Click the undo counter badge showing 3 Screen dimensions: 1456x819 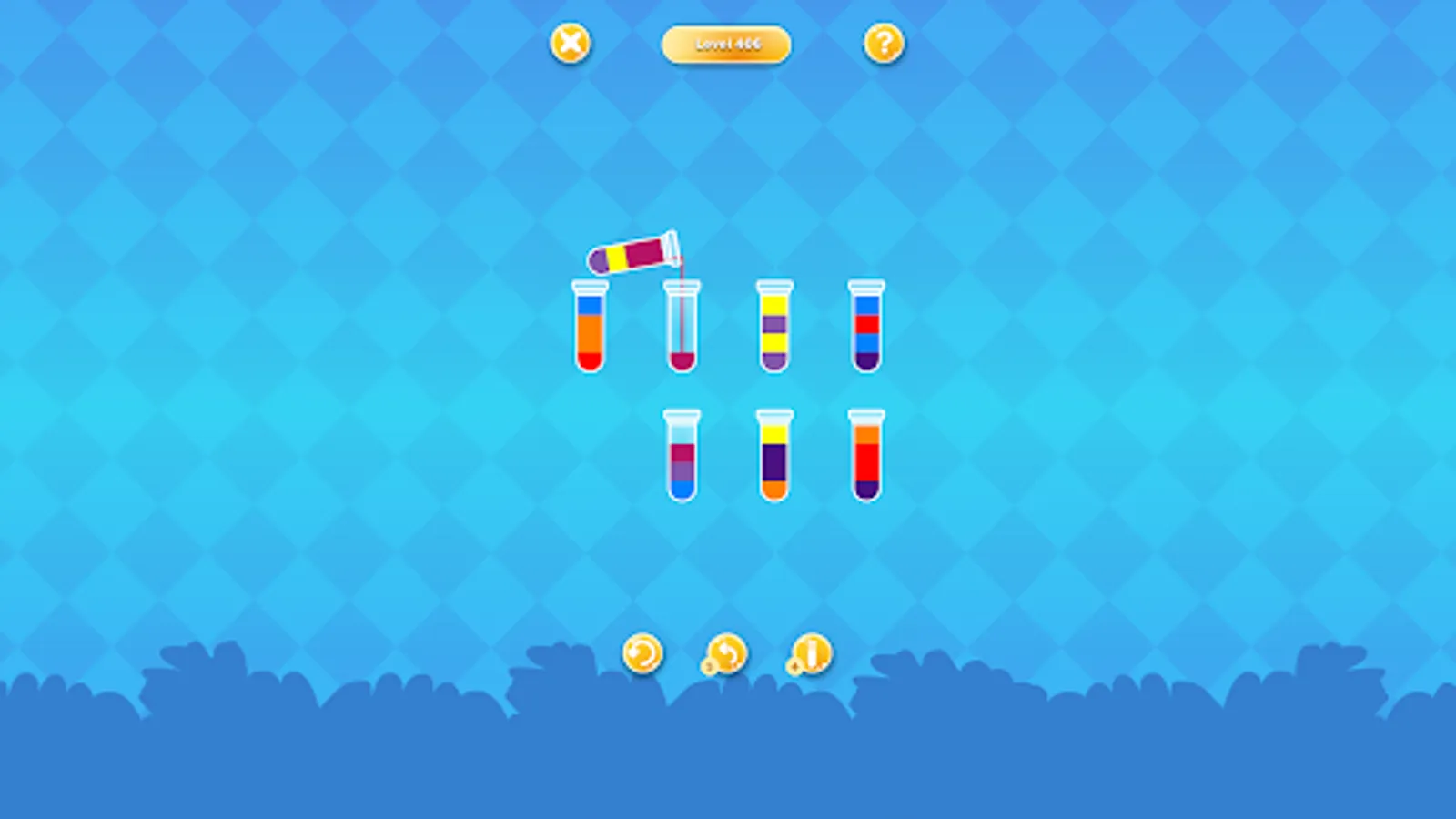[707, 667]
